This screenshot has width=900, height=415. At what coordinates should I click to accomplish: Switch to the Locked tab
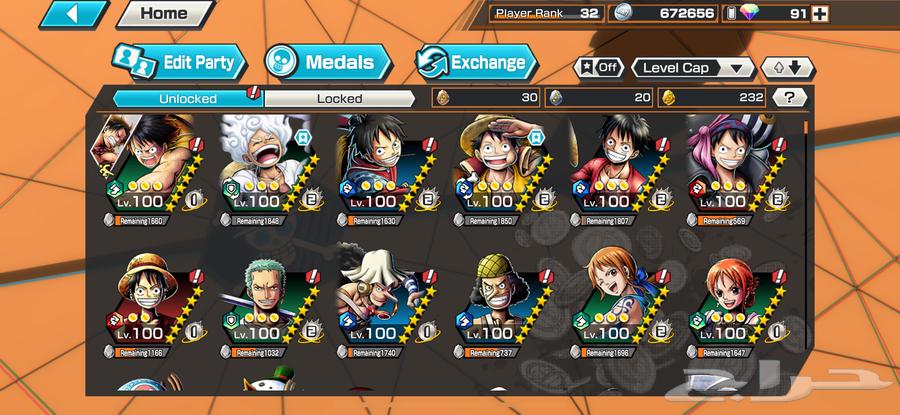coord(339,98)
